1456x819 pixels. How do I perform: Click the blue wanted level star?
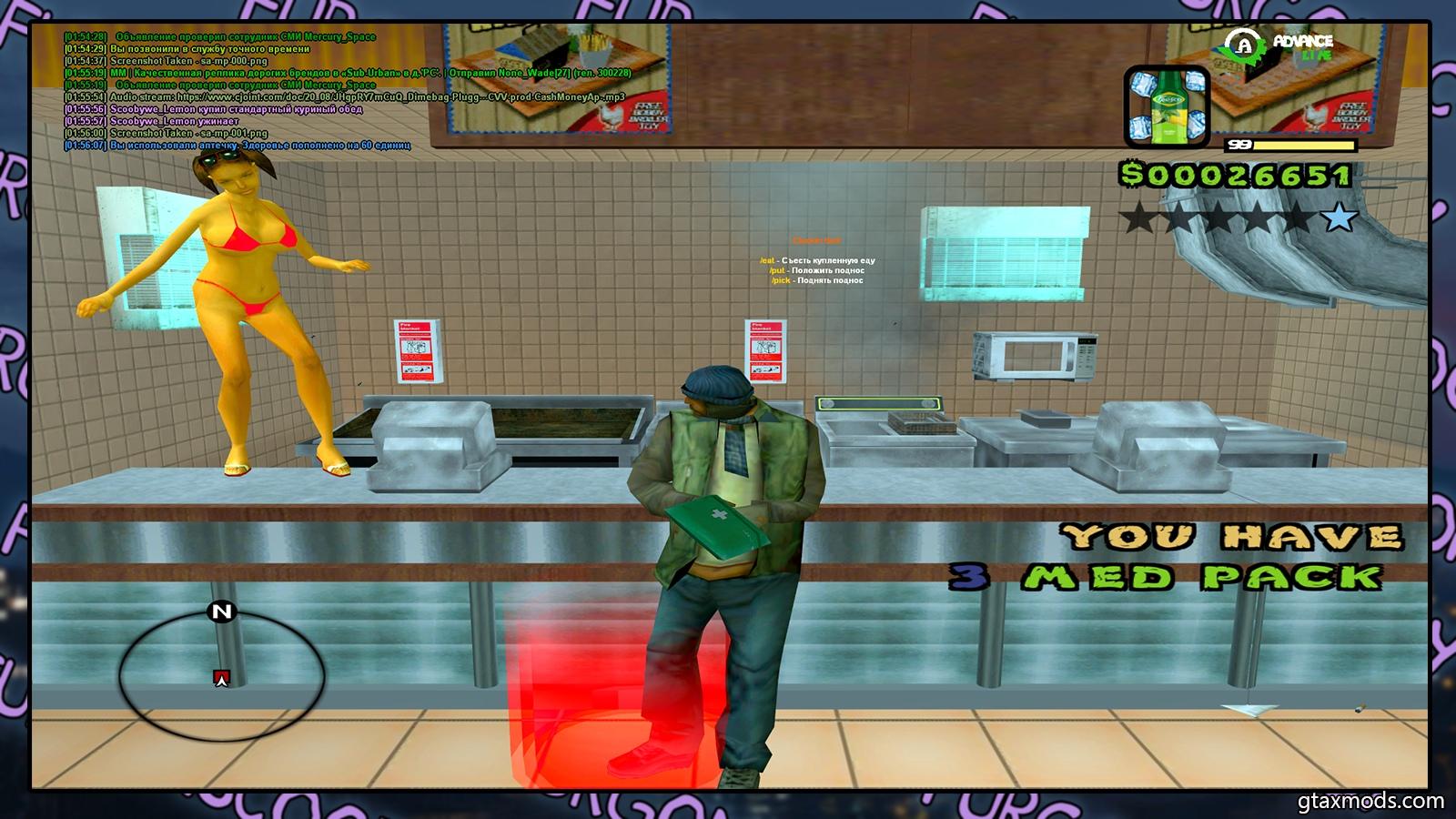tap(1339, 217)
